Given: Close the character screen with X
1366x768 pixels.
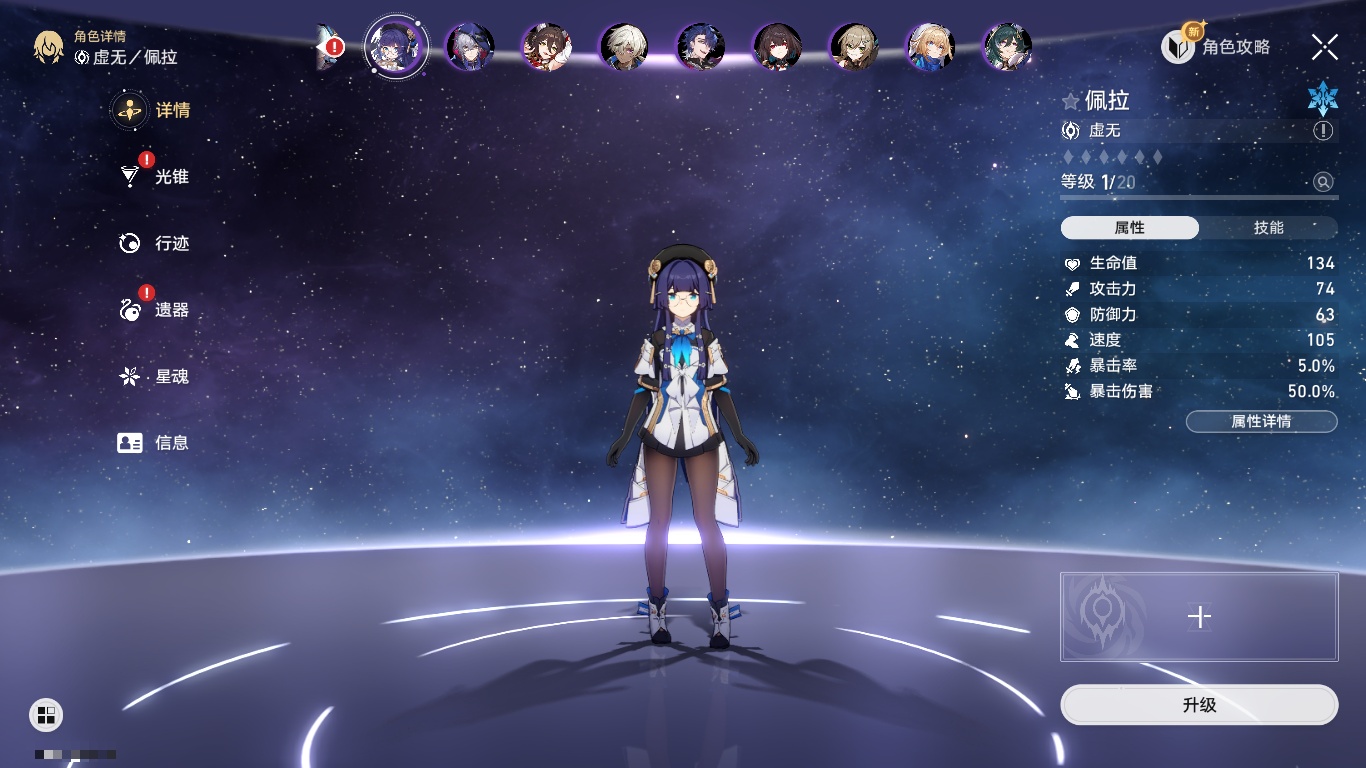Looking at the screenshot, I should pyautogui.click(x=1324, y=46).
